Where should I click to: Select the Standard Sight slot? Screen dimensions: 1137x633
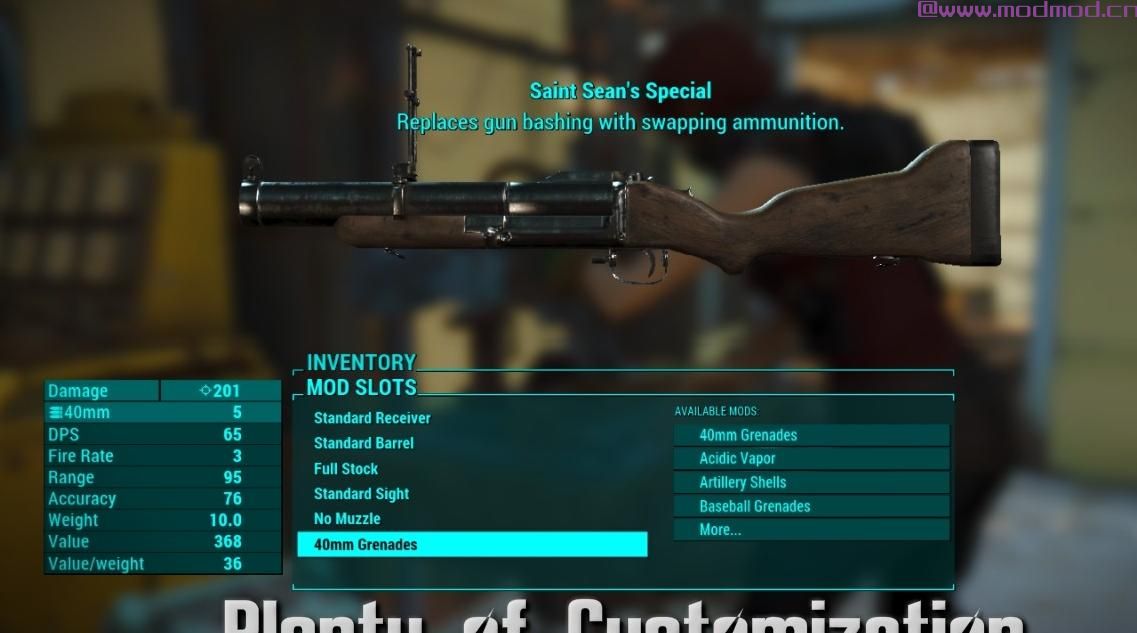pyautogui.click(x=361, y=493)
